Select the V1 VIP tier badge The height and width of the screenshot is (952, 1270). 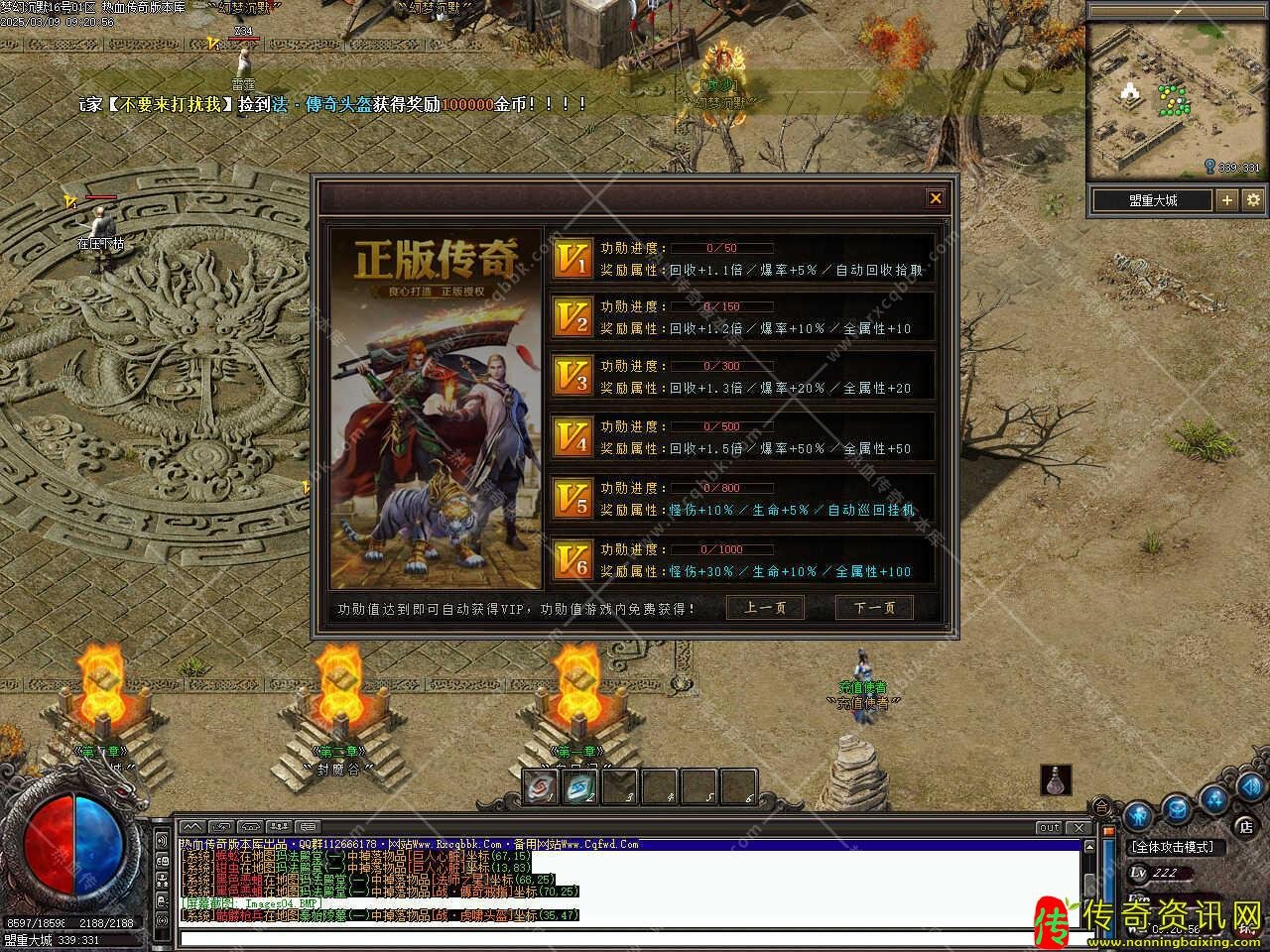click(573, 259)
